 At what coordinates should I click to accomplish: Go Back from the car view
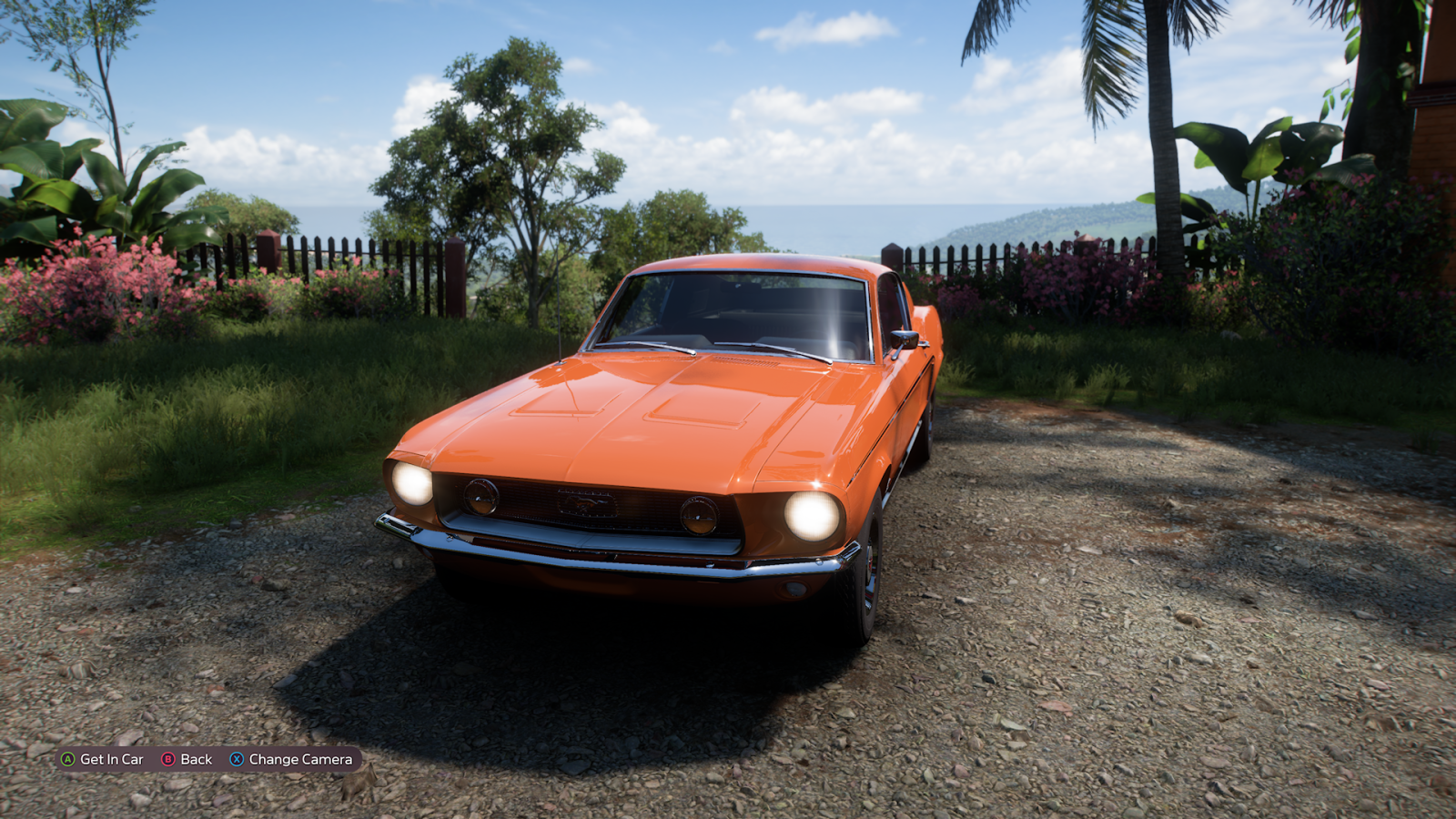[187, 759]
